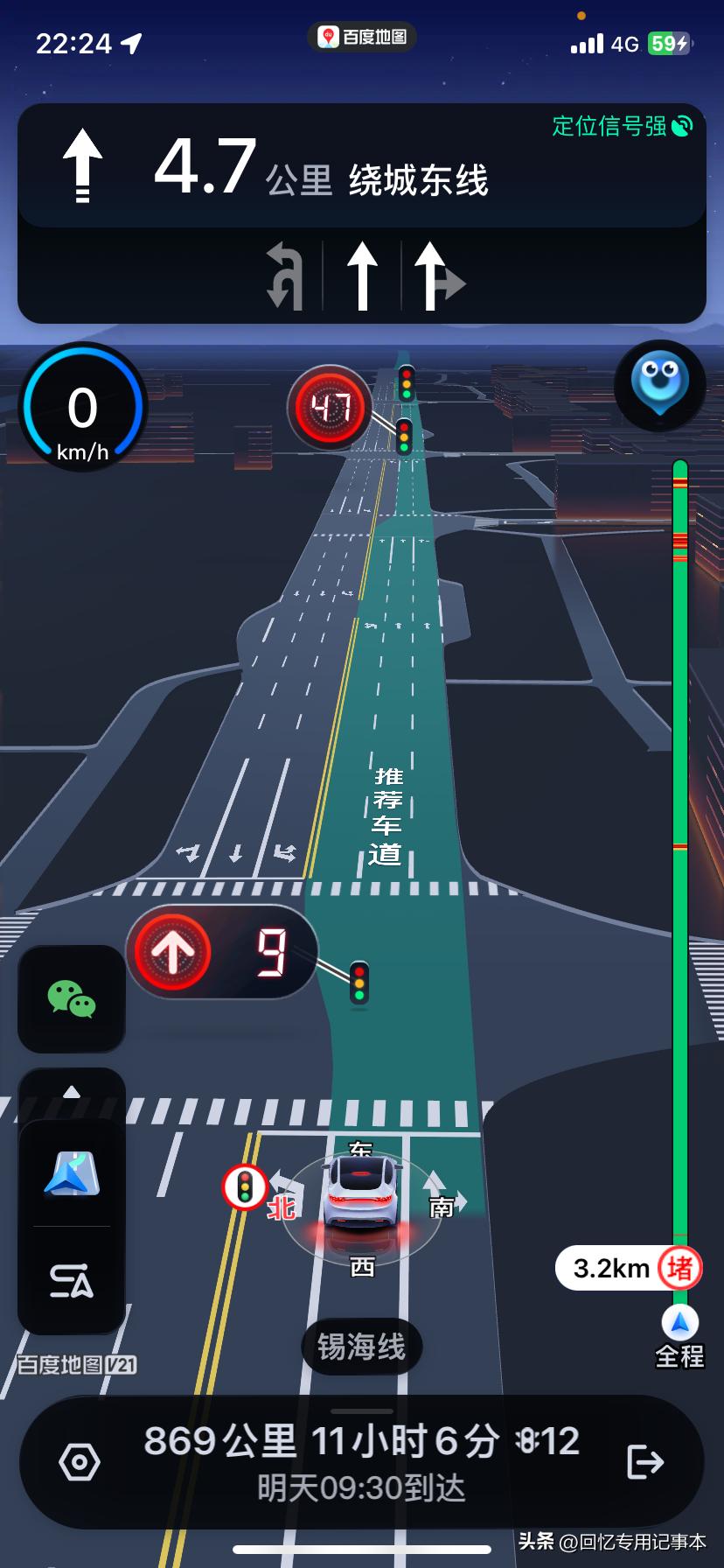Image resolution: width=724 pixels, height=1568 pixels.
Task: Tap the 锡海线 road name label
Action: 361,1347
